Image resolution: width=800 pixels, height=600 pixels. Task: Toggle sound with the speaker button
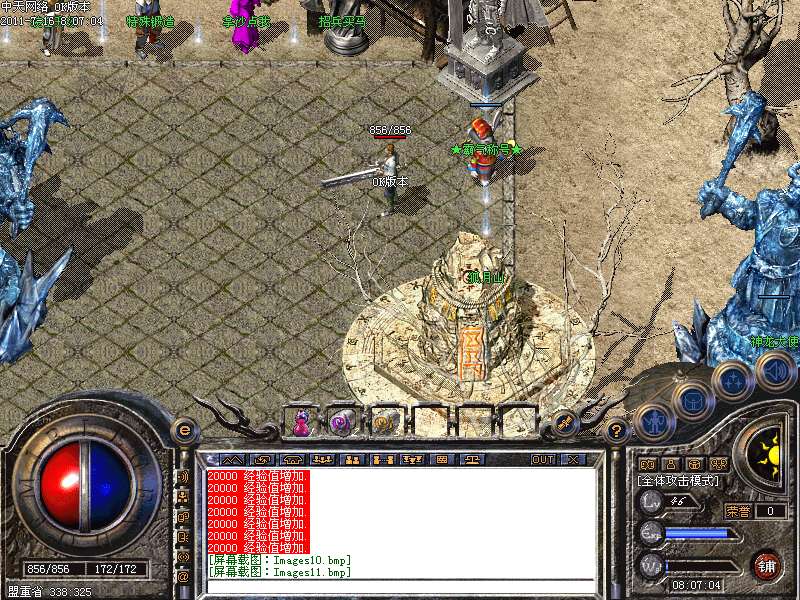coord(774,372)
